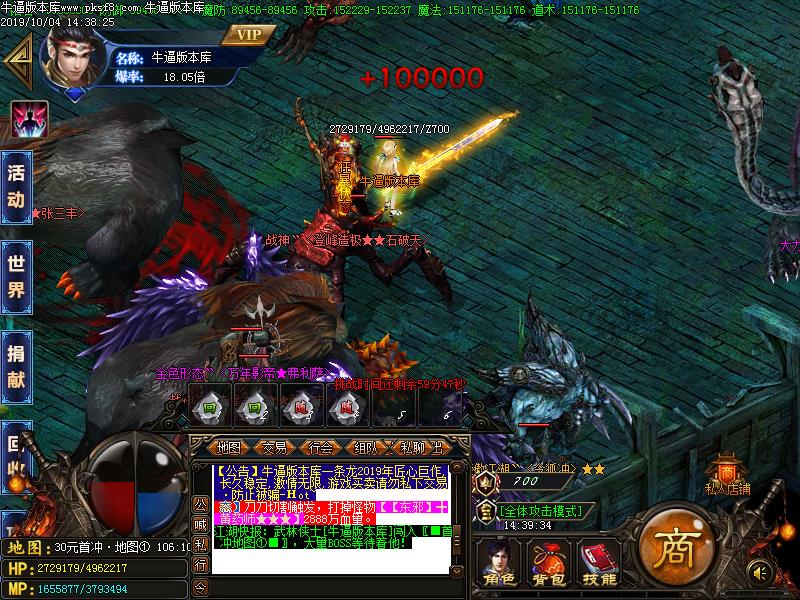Open the 技能 skills book
The image size is (800, 600).
(600, 562)
